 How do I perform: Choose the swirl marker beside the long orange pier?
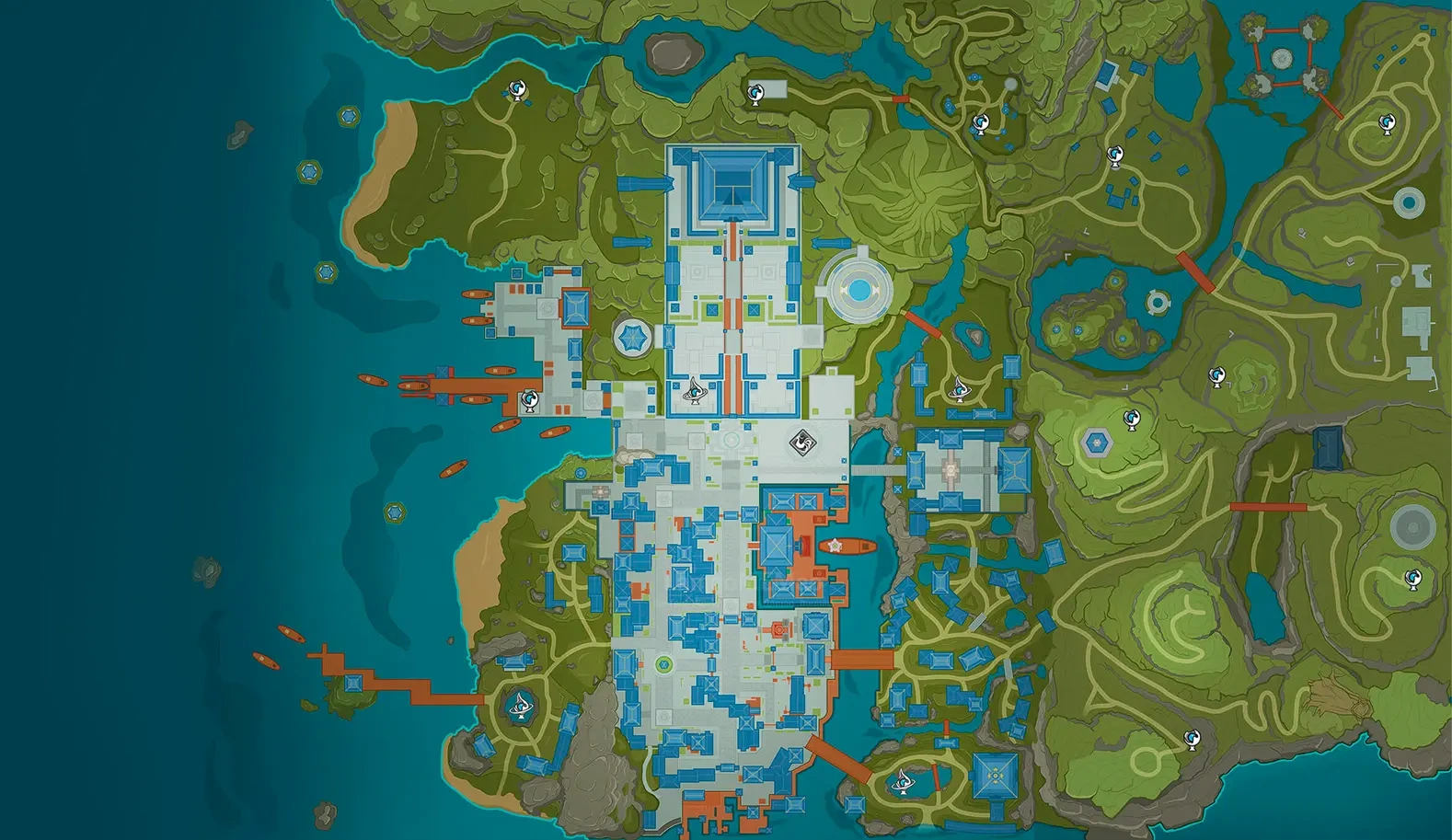tap(523, 704)
